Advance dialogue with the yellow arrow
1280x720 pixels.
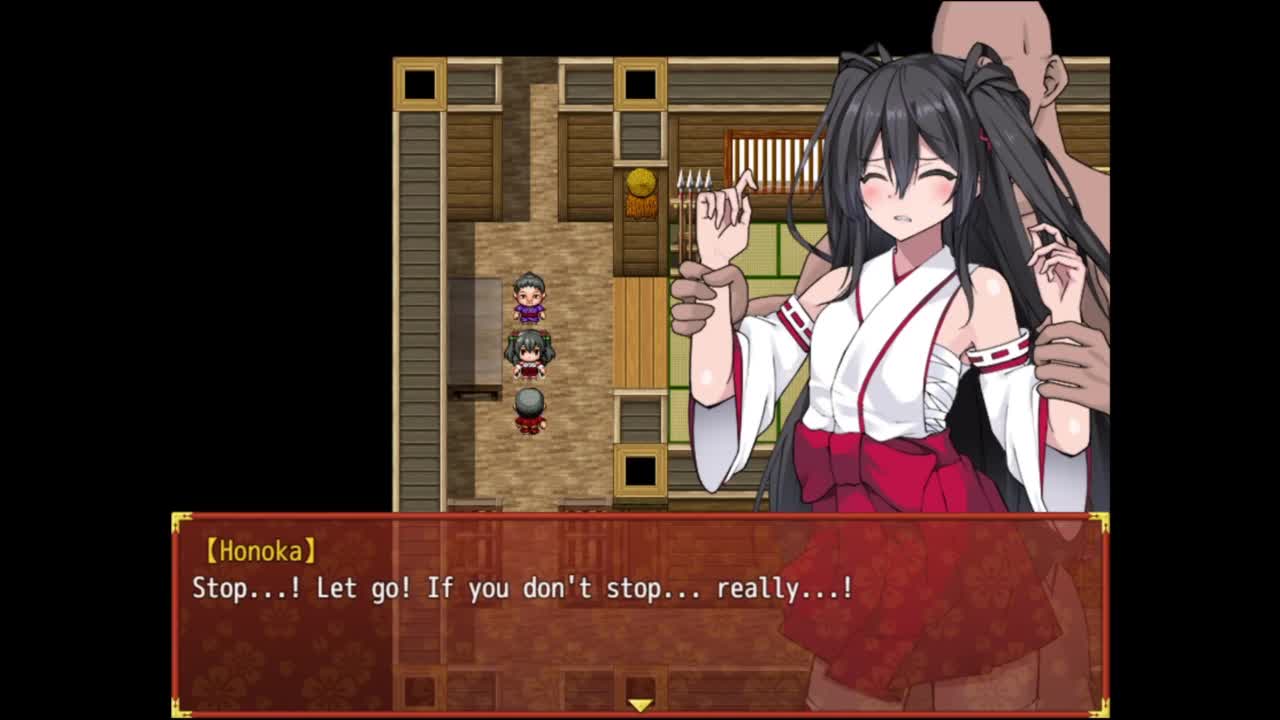click(640, 705)
